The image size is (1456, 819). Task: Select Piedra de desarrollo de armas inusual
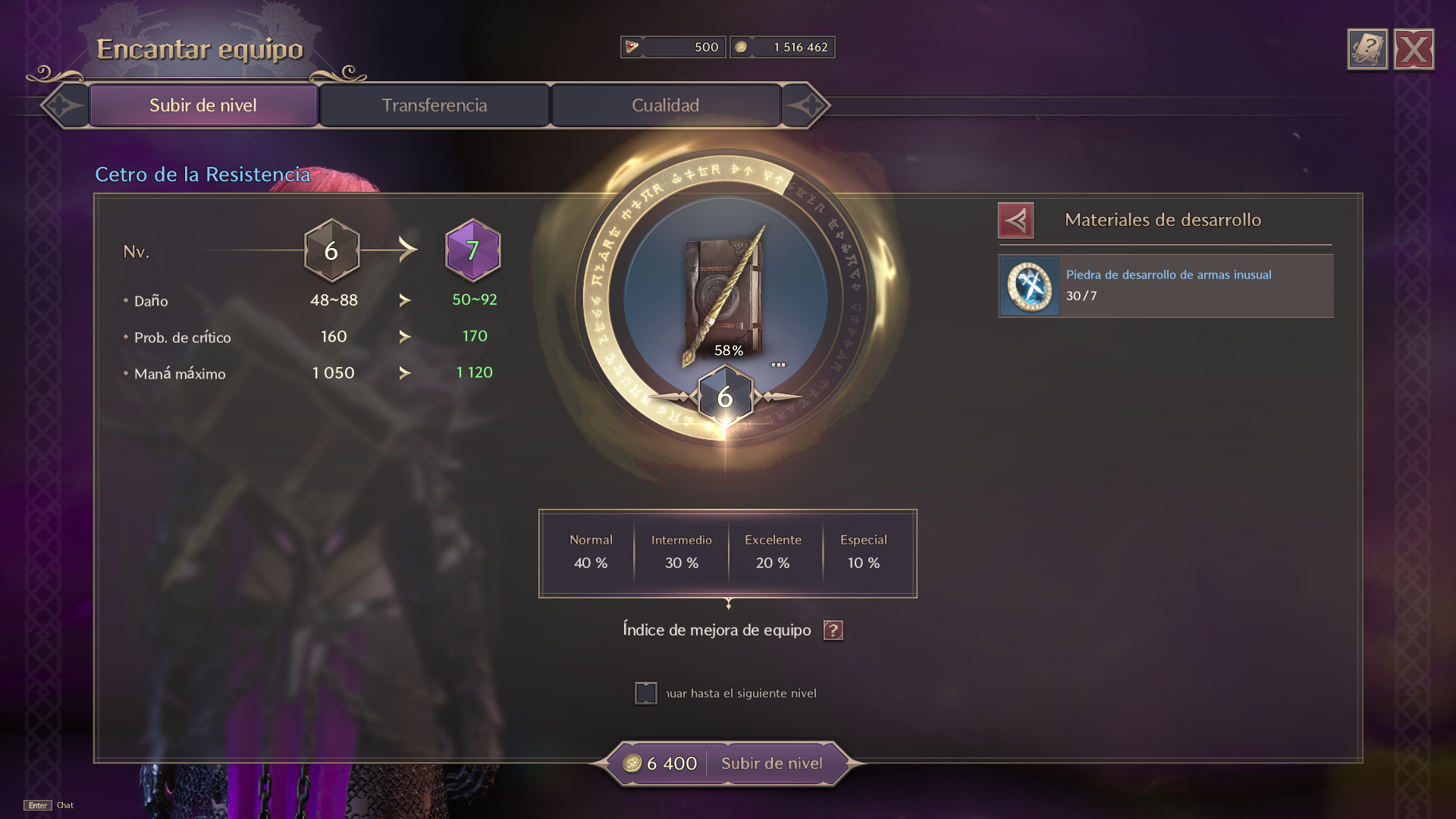click(x=1166, y=286)
